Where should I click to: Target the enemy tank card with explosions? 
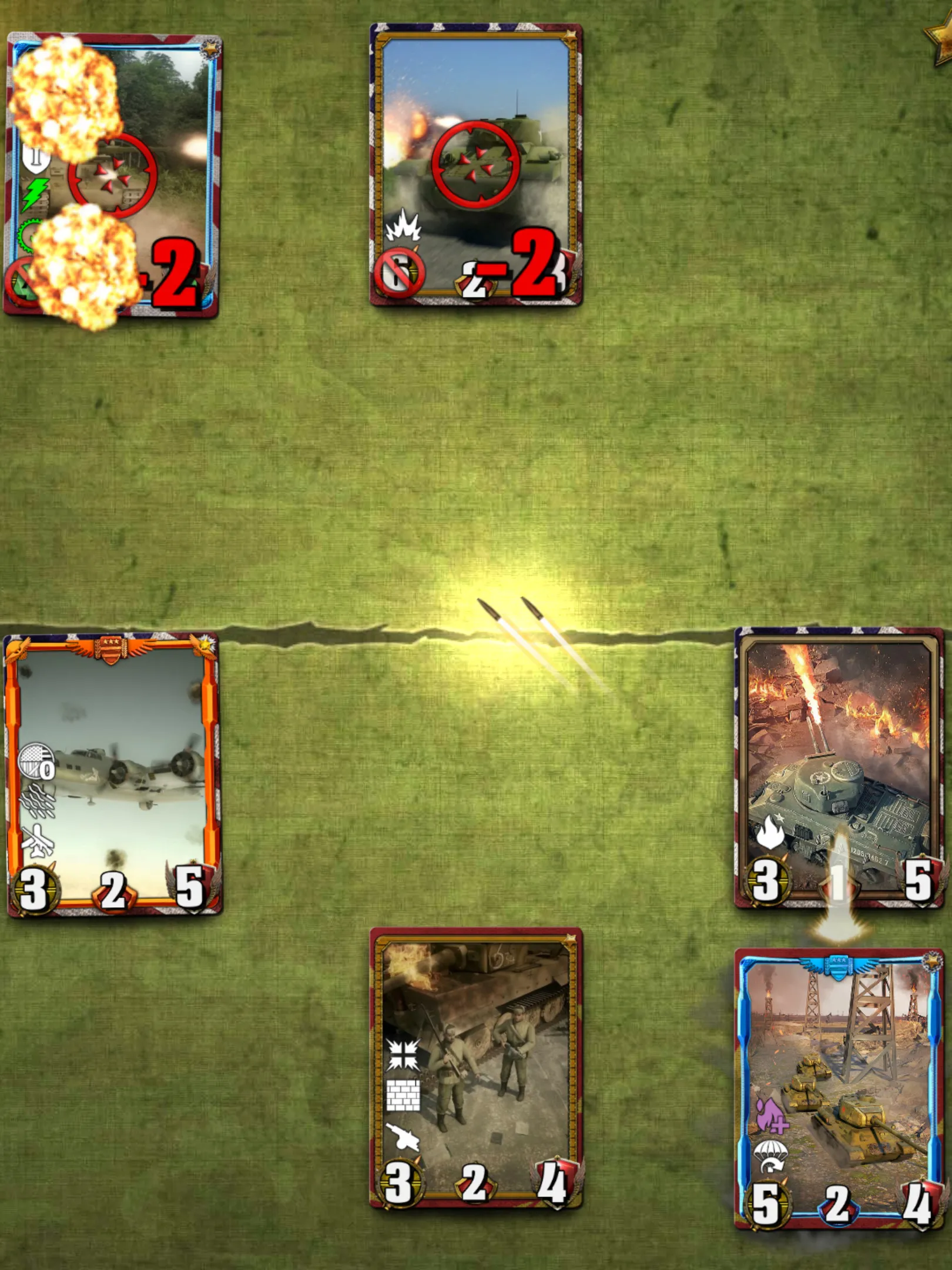[112, 175]
